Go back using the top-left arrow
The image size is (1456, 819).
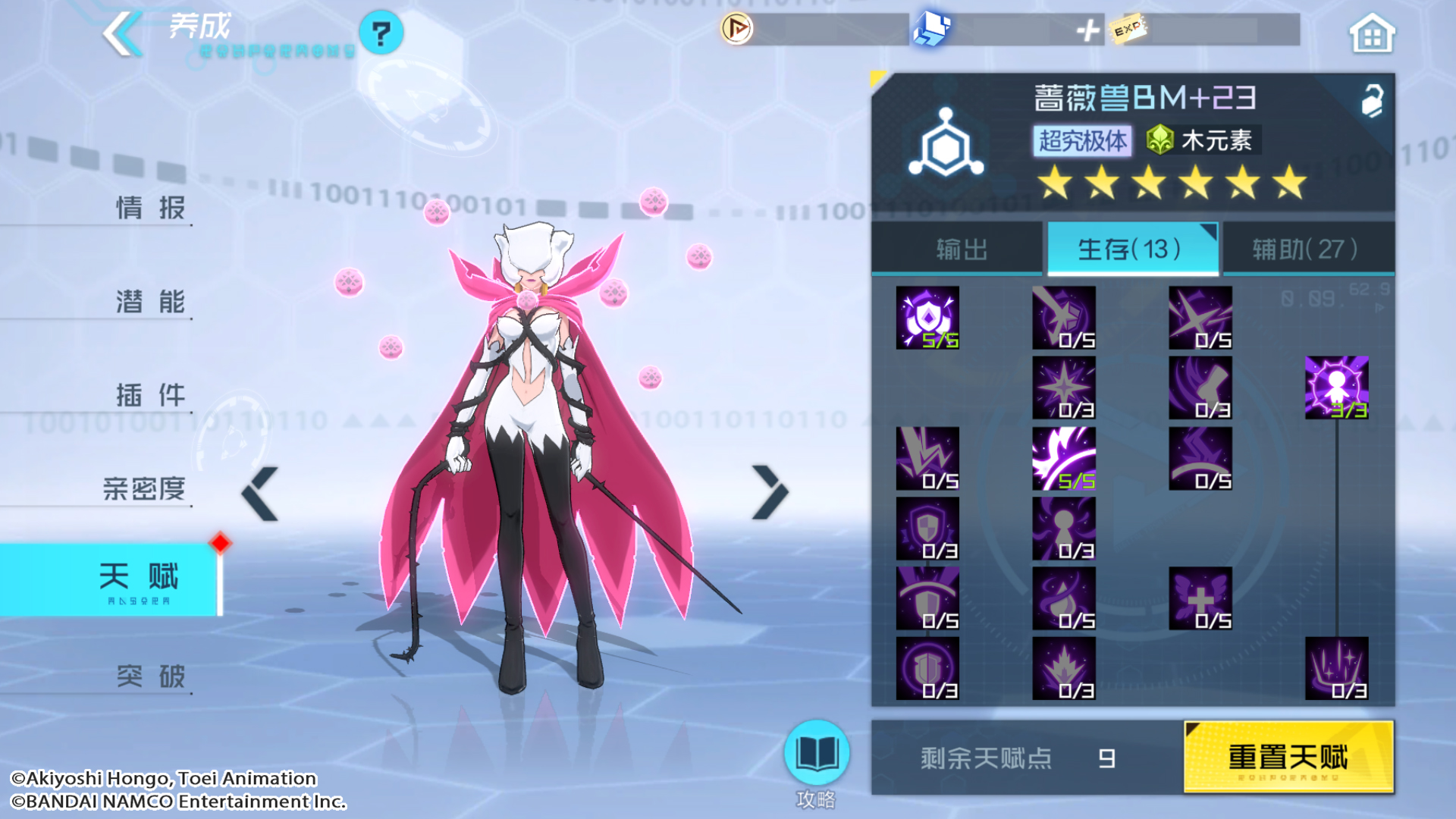[x=123, y=34]
